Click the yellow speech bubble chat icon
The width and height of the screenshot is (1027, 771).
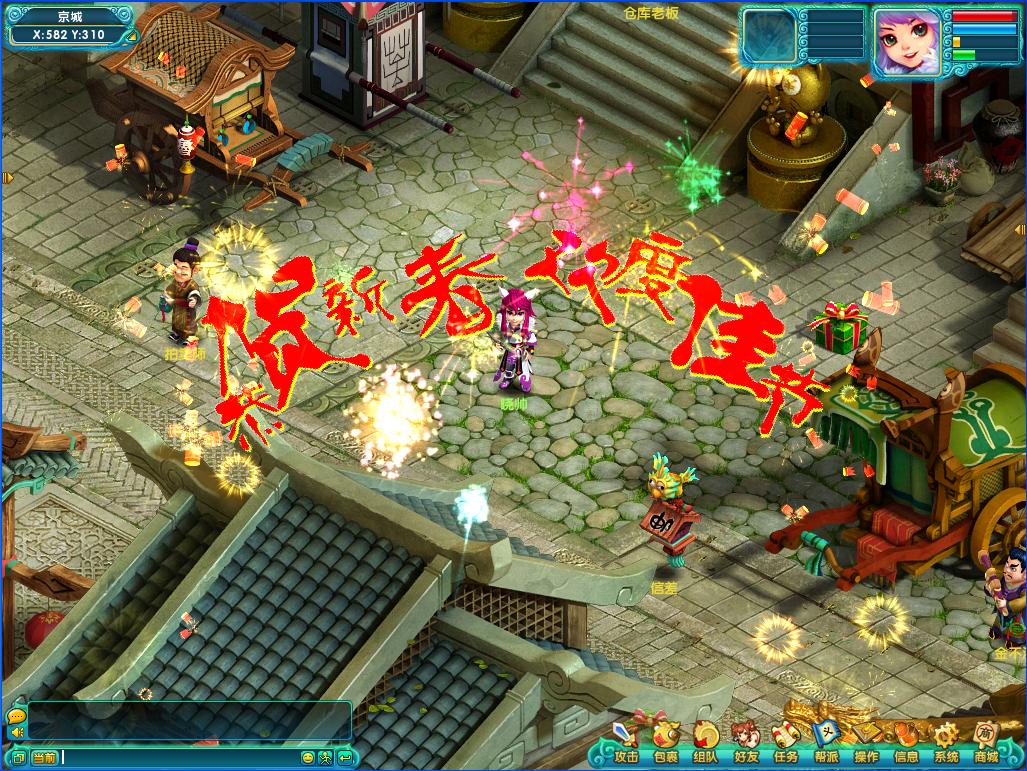[16, 716]
